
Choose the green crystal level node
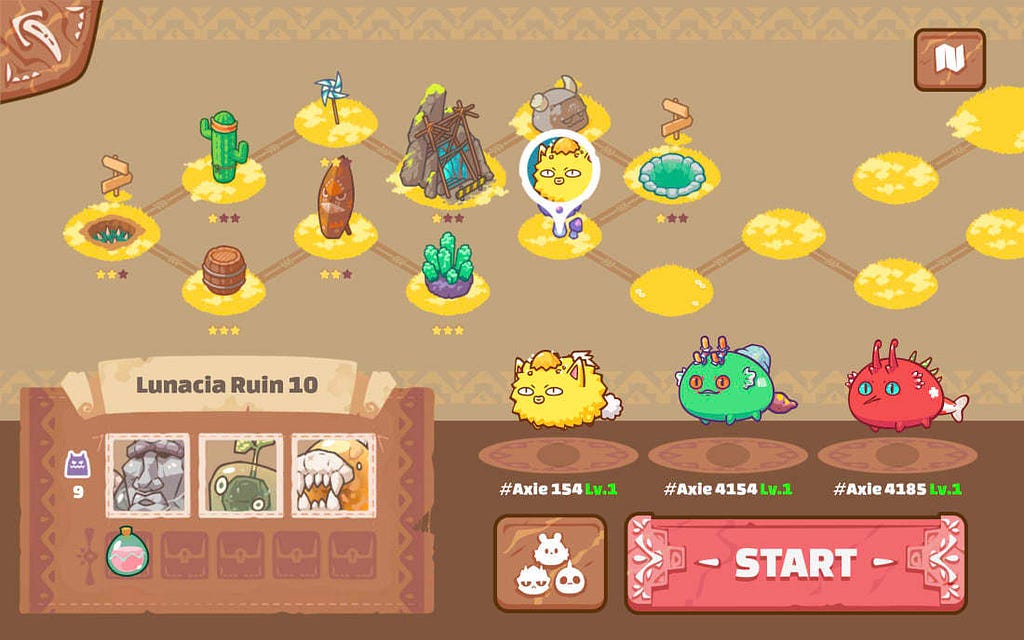[x=446, y=268]
